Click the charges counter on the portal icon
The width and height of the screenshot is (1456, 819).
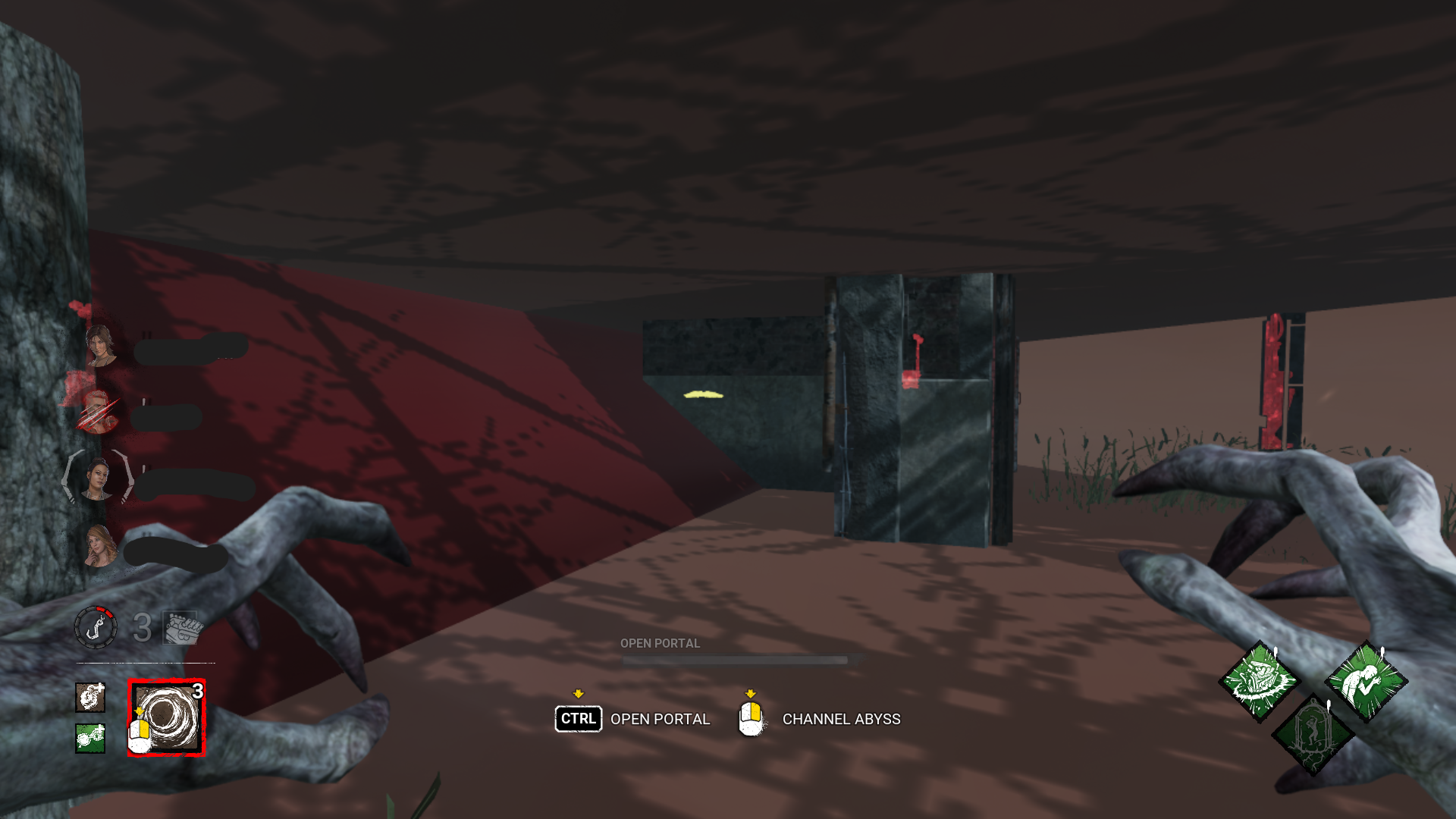pos(196,692)
